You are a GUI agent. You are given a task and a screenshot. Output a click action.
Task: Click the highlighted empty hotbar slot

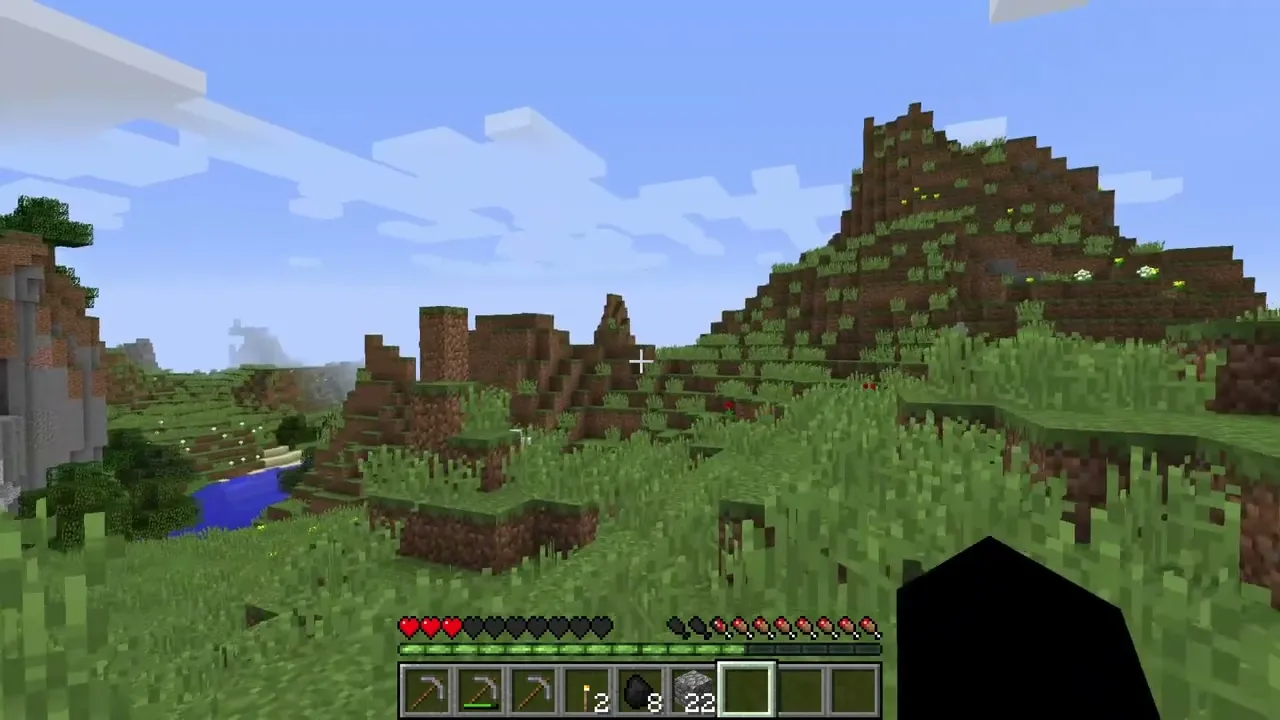747,691
